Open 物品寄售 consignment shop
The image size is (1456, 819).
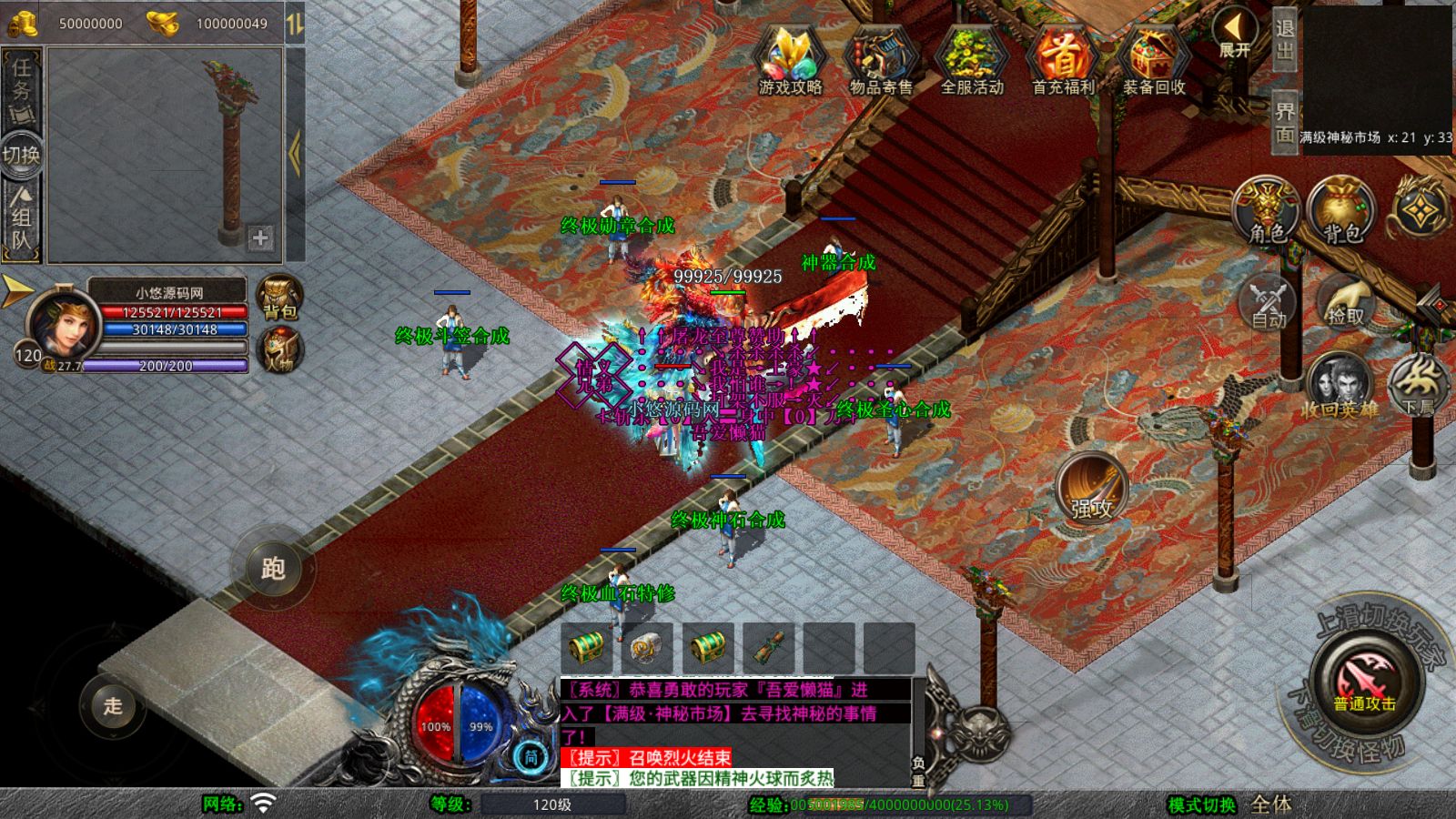click(x=881, y=59)
